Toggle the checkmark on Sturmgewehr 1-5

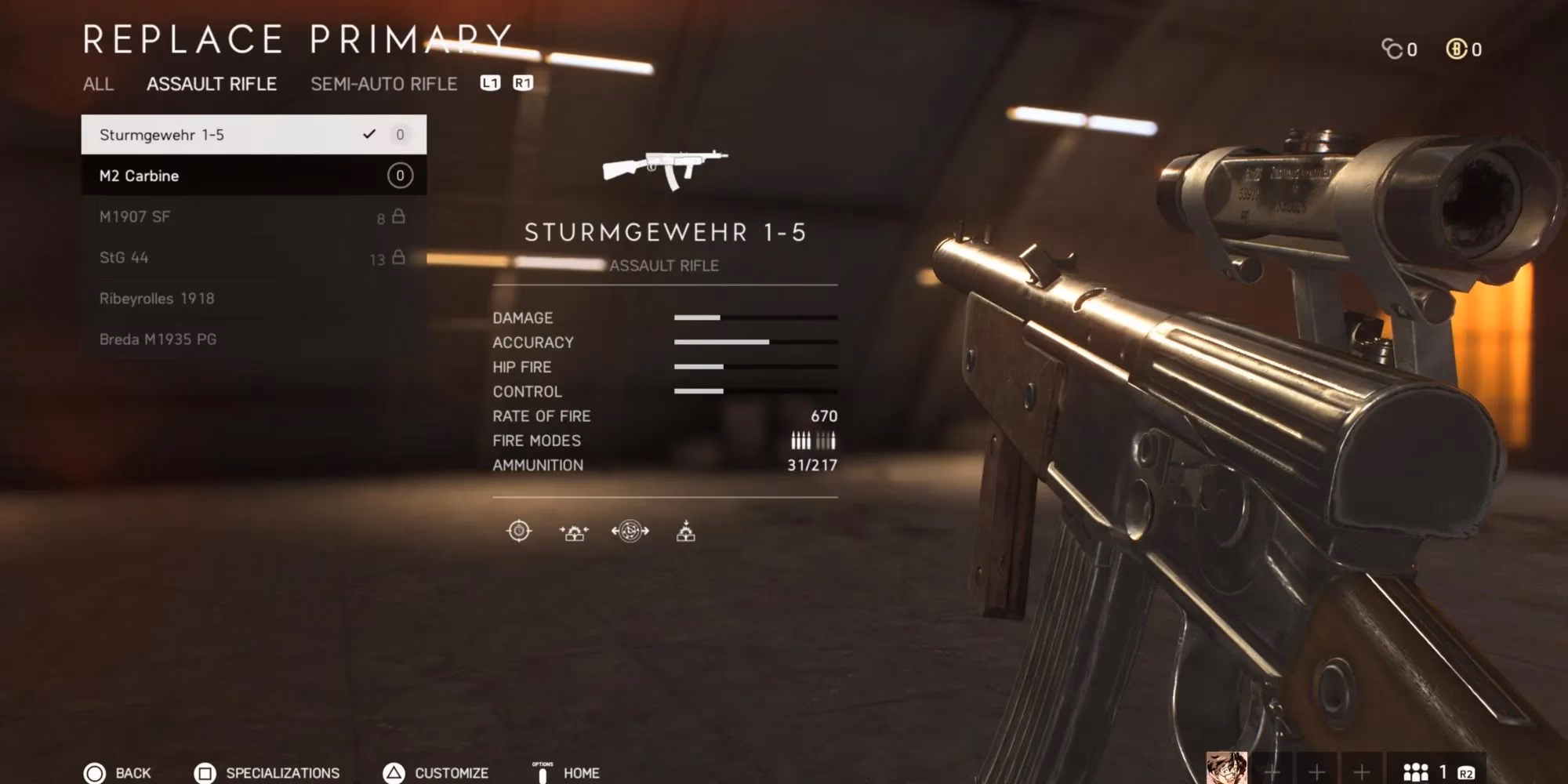pos(369,134)
